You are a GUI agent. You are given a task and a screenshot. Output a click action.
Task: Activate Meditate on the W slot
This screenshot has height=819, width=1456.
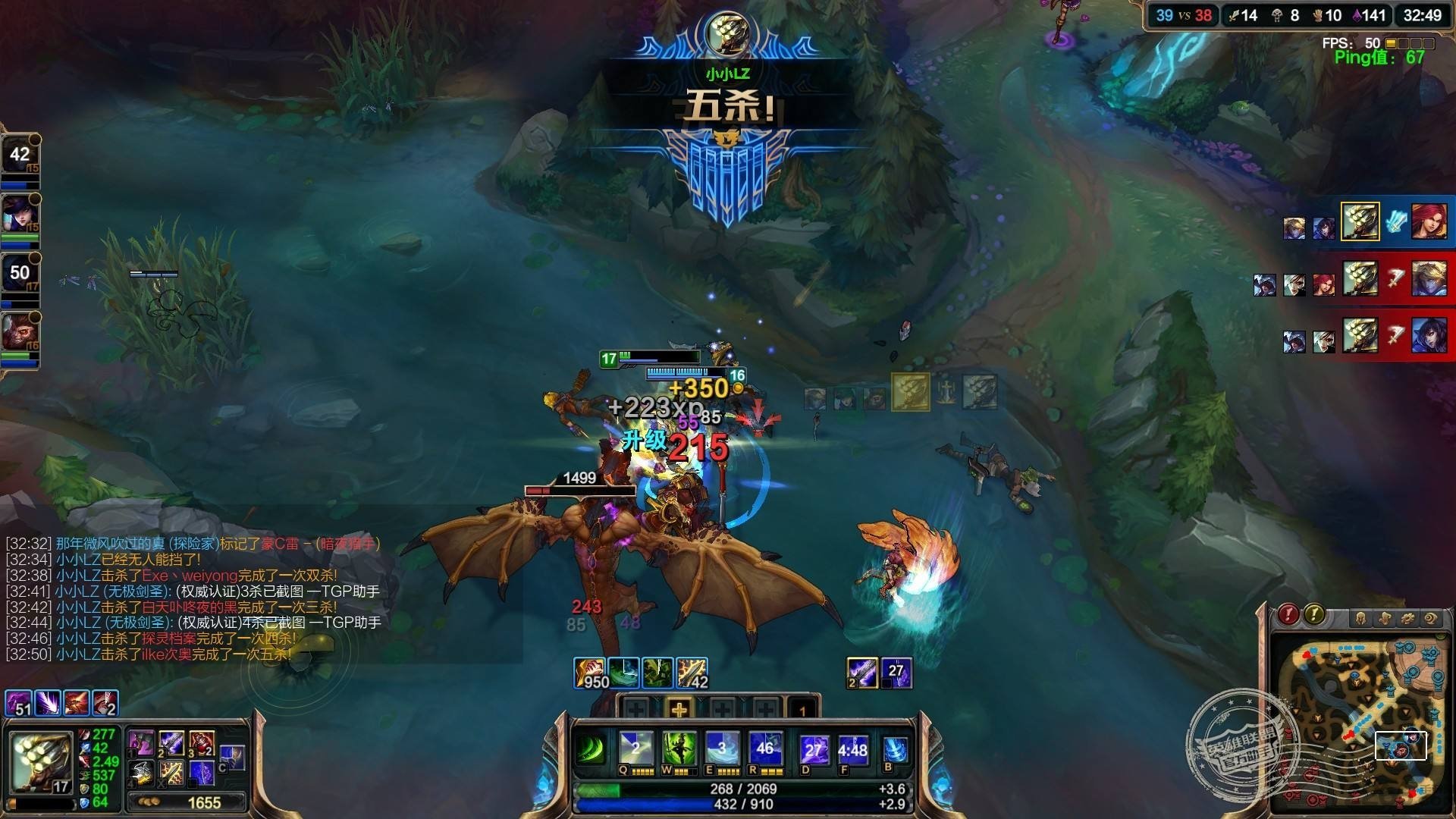click(679, 748)
